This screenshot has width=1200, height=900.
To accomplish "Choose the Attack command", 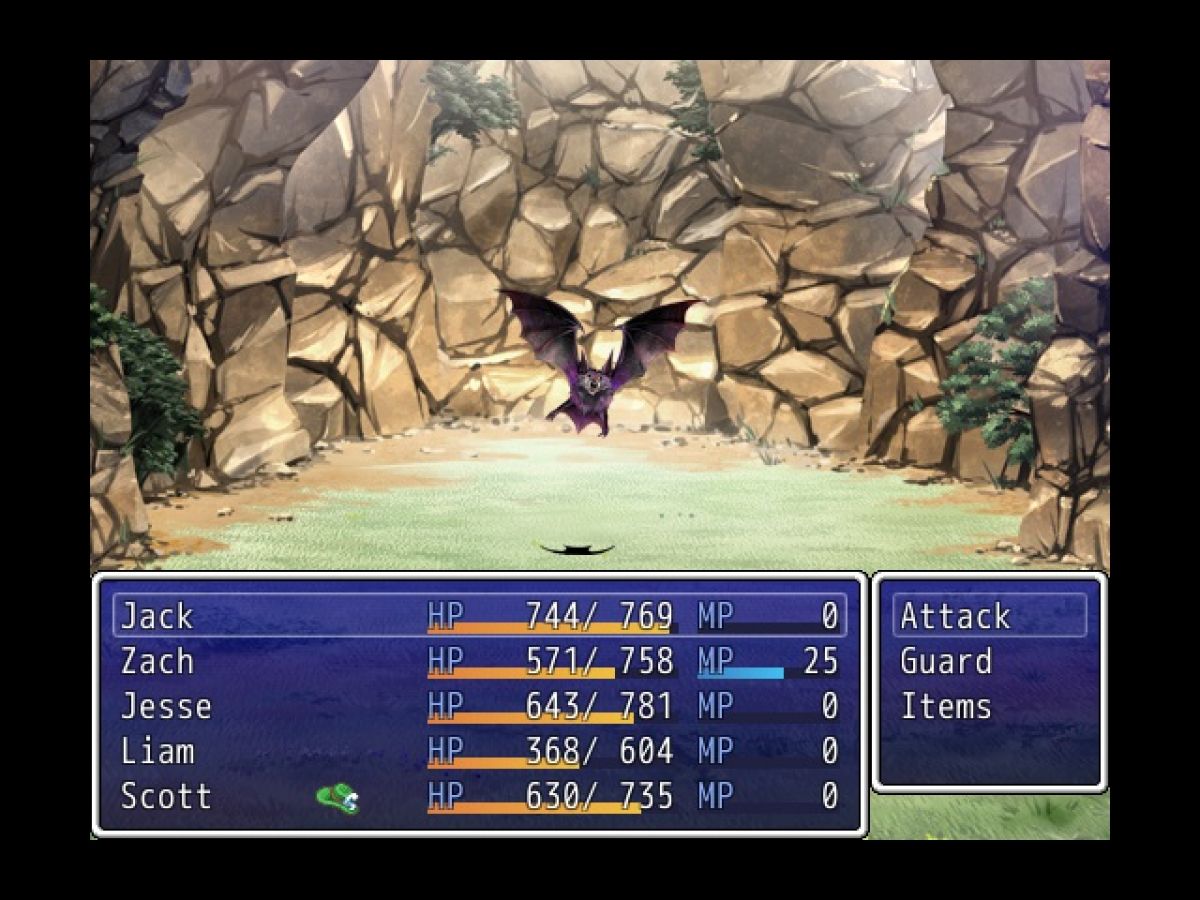I will [955, 616].
